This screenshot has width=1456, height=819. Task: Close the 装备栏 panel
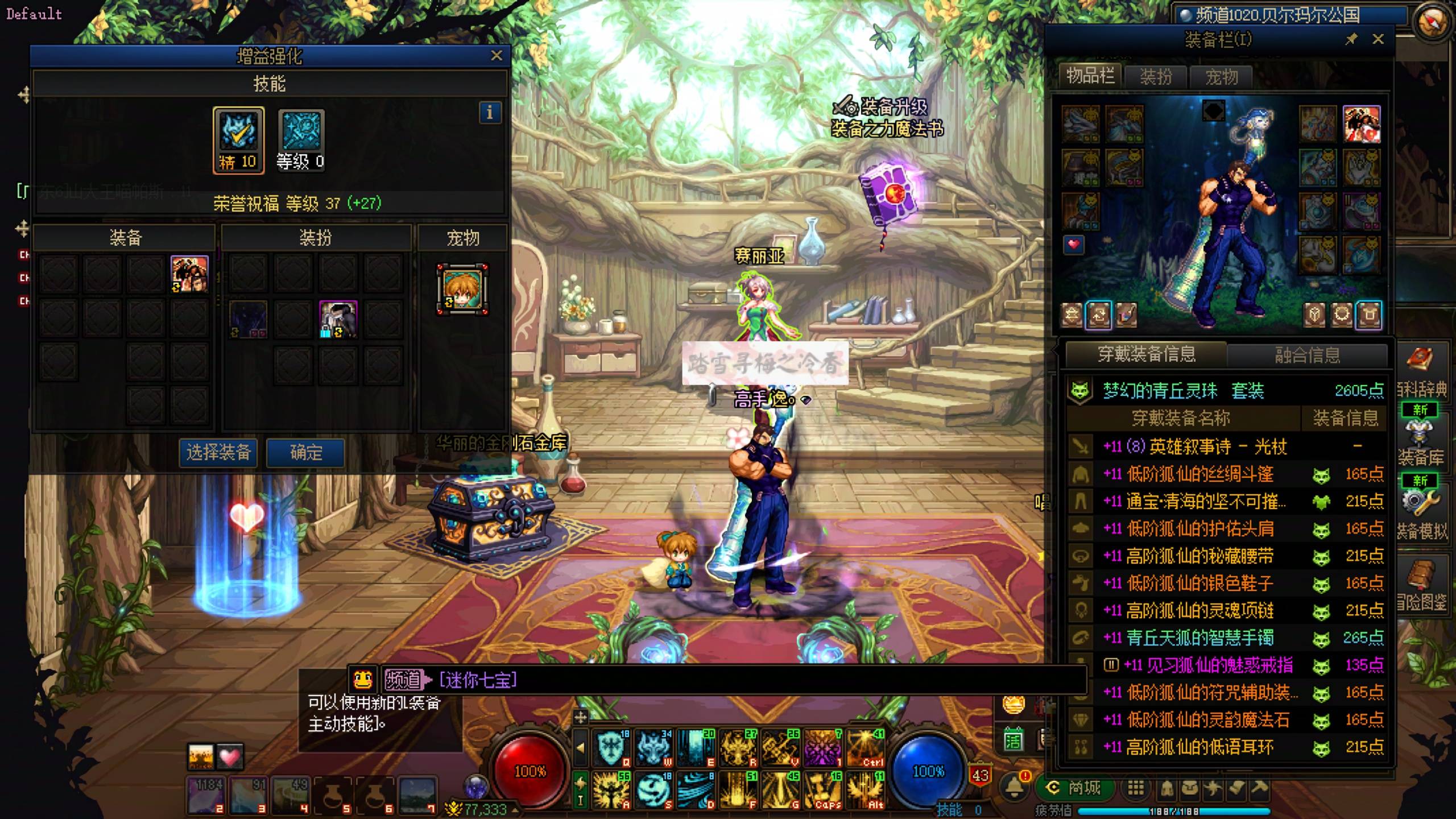tap(1378, 39)
